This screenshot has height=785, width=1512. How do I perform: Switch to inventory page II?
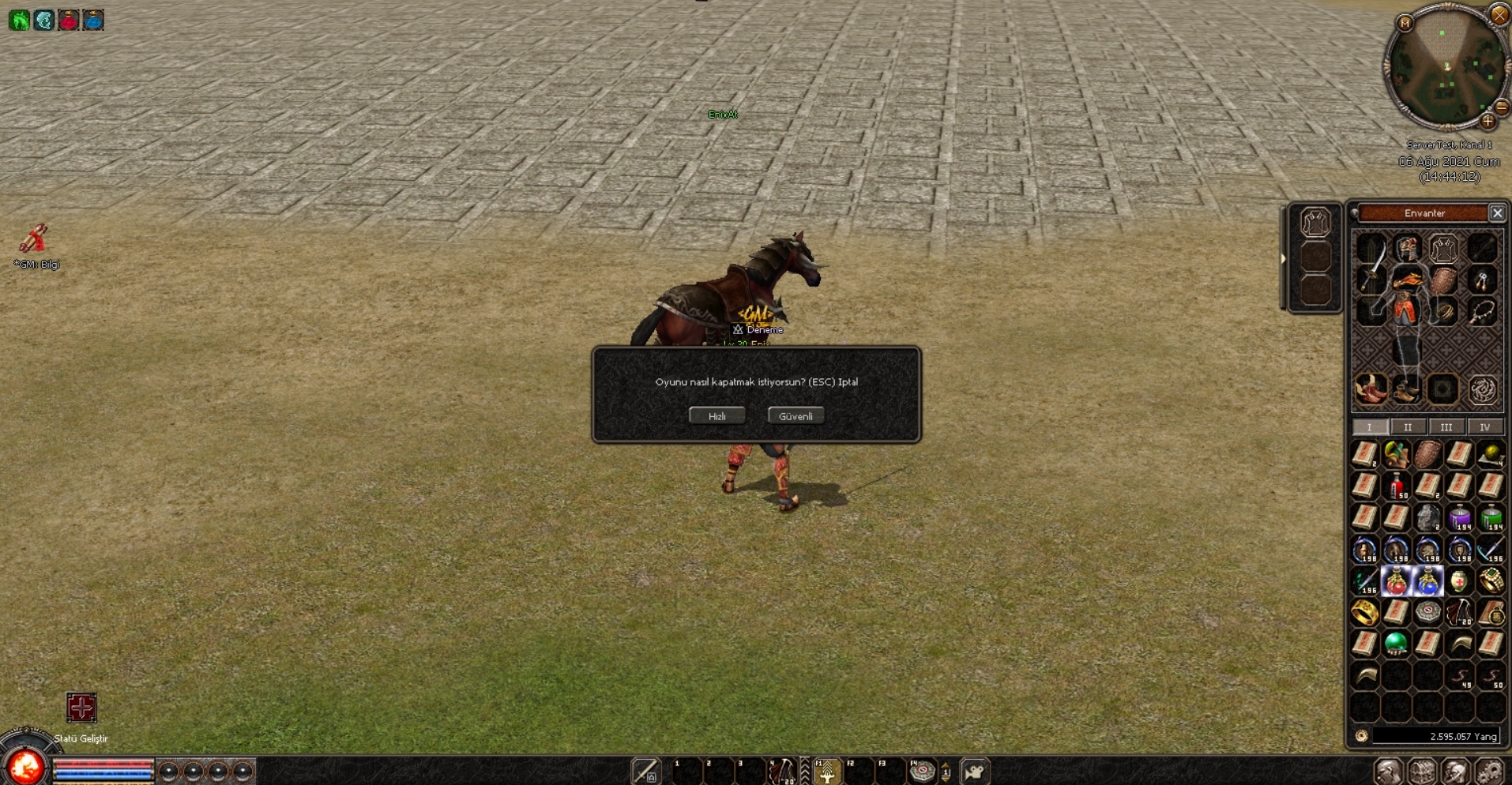(1408, 427)
